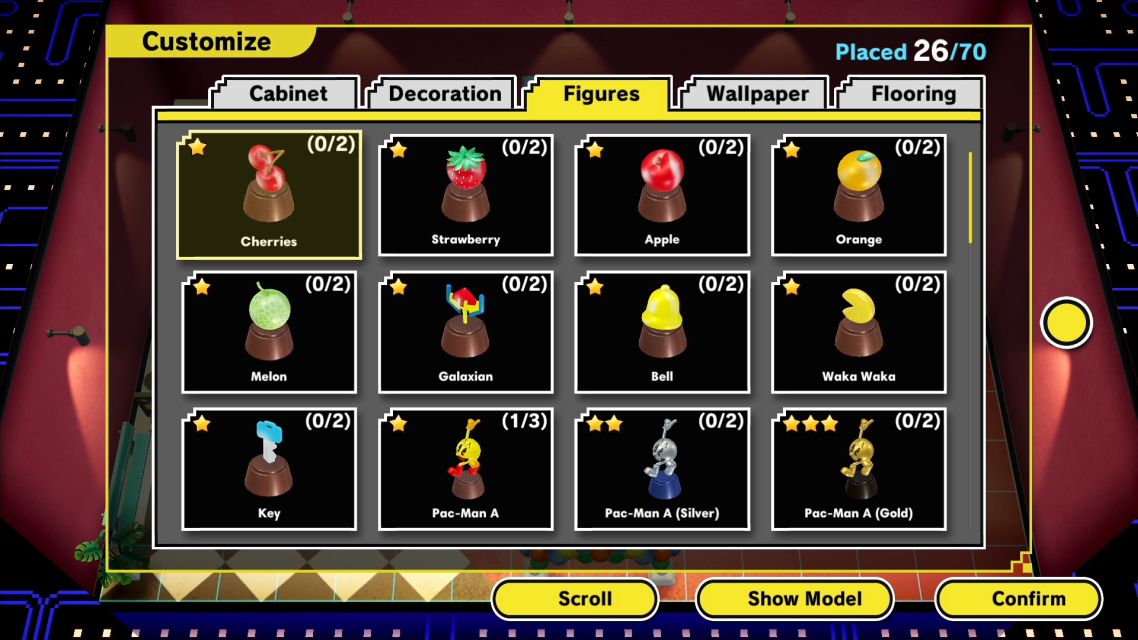
Task: Click the Show Model button
Action: click(804, 599)
